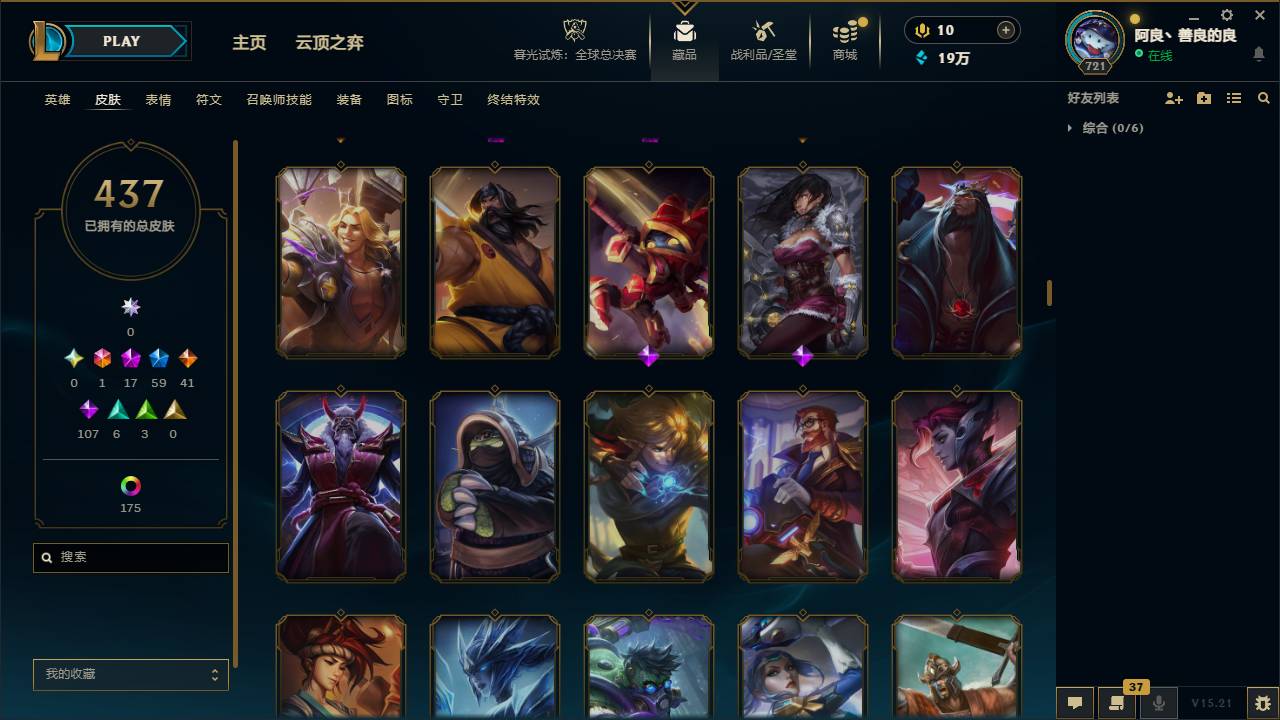Screen dimensions: 1280x720
Task: Click the PLAY button
Action: tap(120, 41)
